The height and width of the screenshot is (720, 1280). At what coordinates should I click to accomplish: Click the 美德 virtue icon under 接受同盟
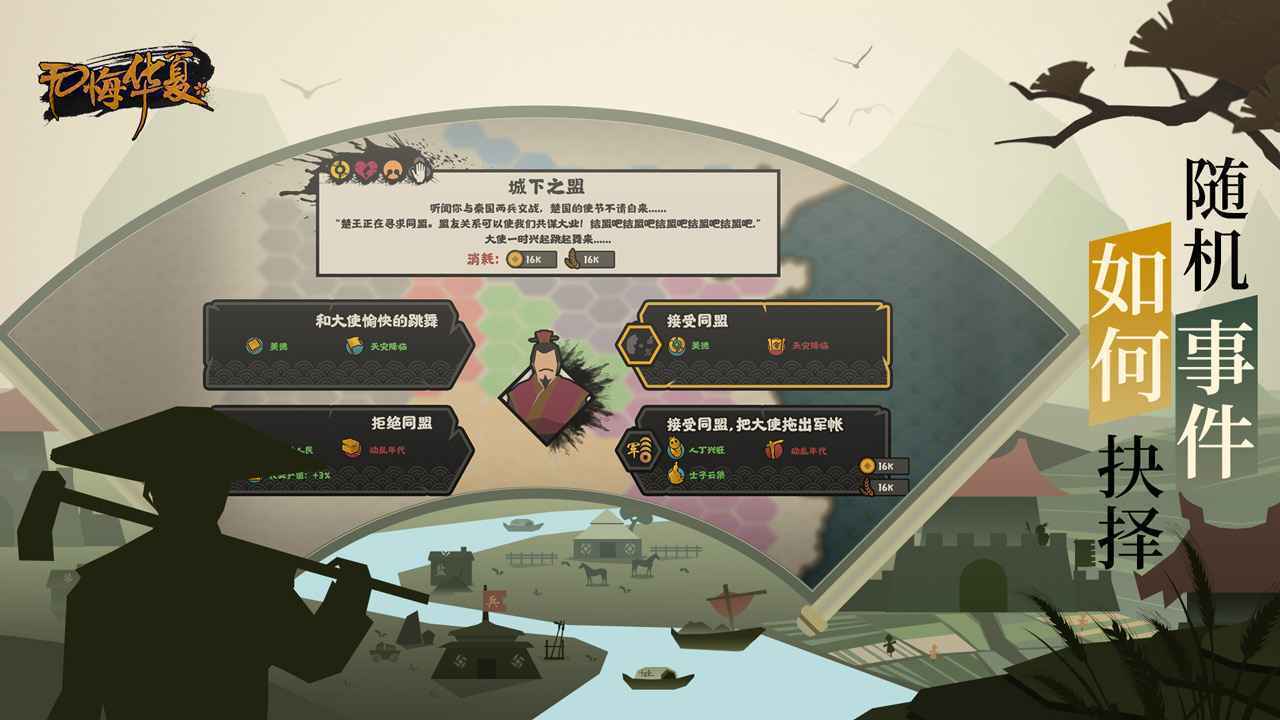pyautogui.click(x=676, y=345)
